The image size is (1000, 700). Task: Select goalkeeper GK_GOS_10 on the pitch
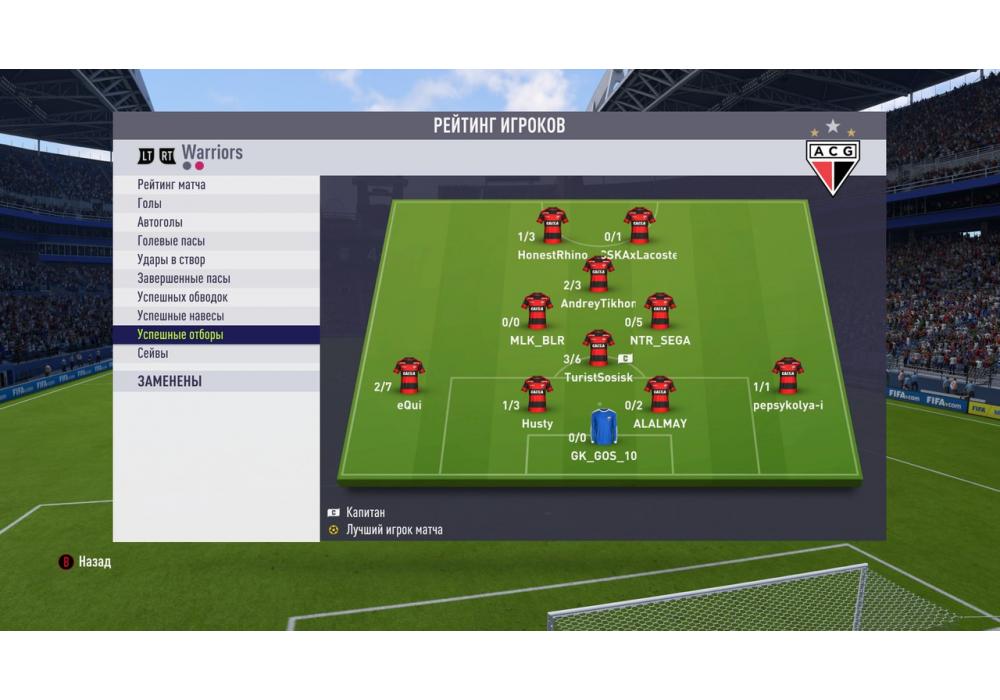[x=603, y=426]
